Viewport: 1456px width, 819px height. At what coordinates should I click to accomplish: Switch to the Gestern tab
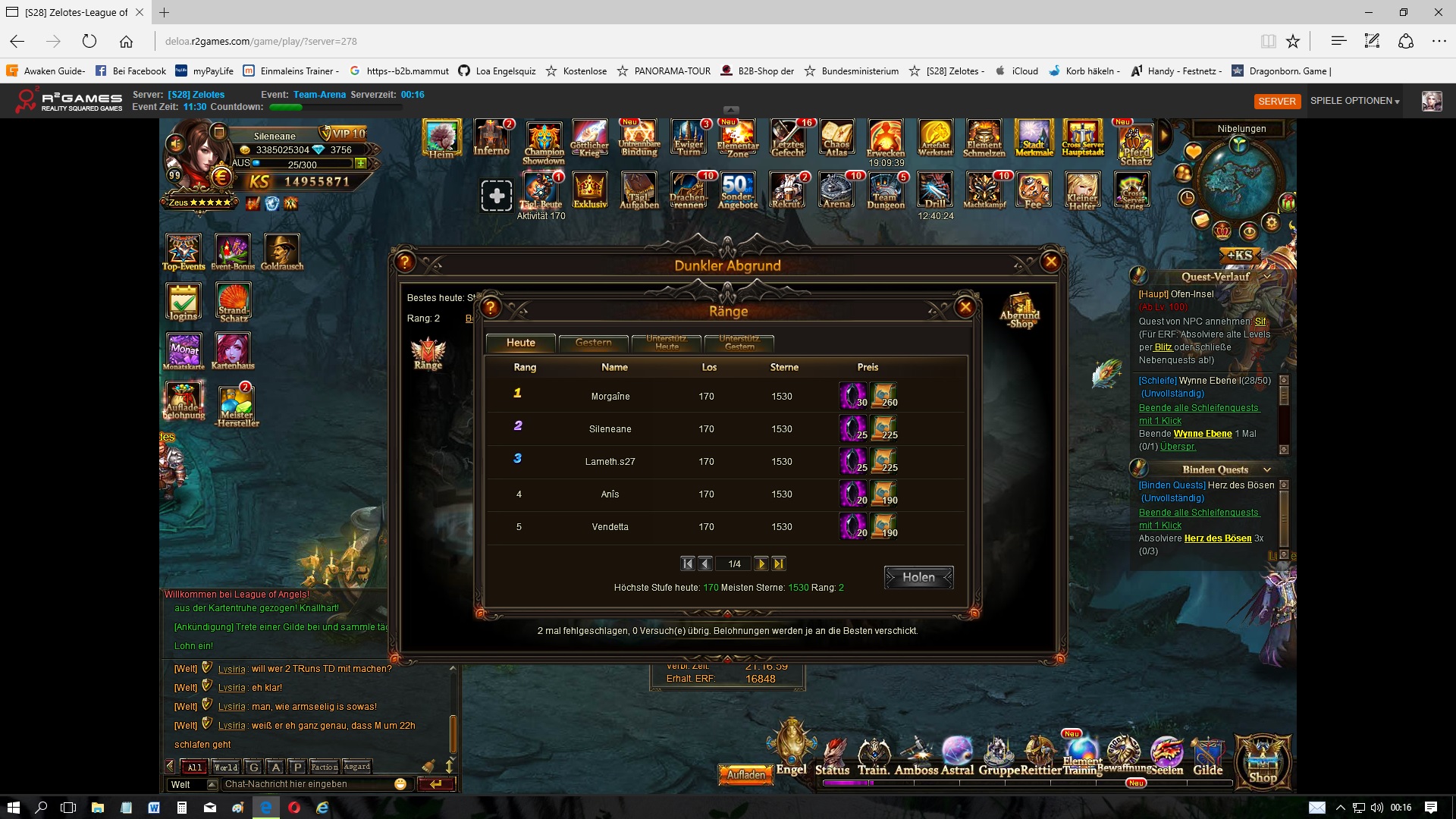click(593, 343)
